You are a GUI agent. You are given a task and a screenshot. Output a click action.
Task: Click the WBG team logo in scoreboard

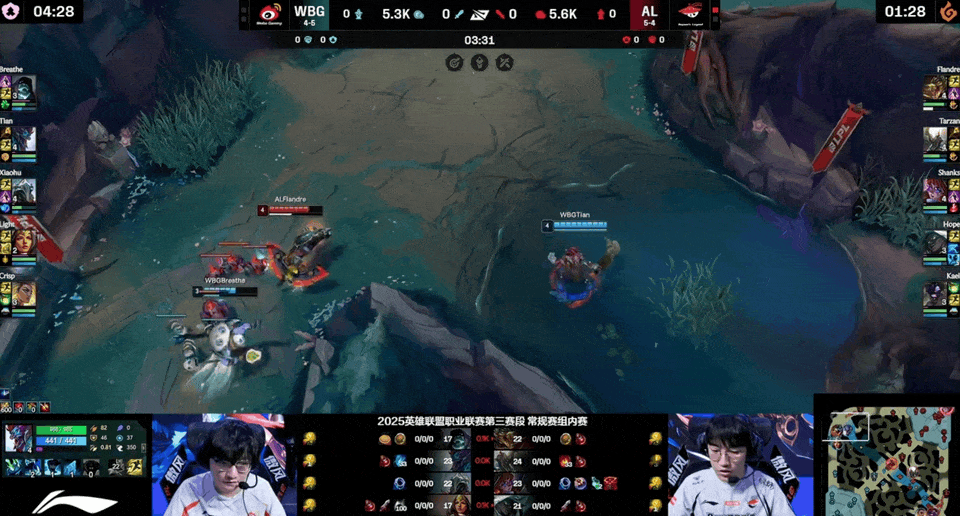pyautogui.click(x=270, y=14)
